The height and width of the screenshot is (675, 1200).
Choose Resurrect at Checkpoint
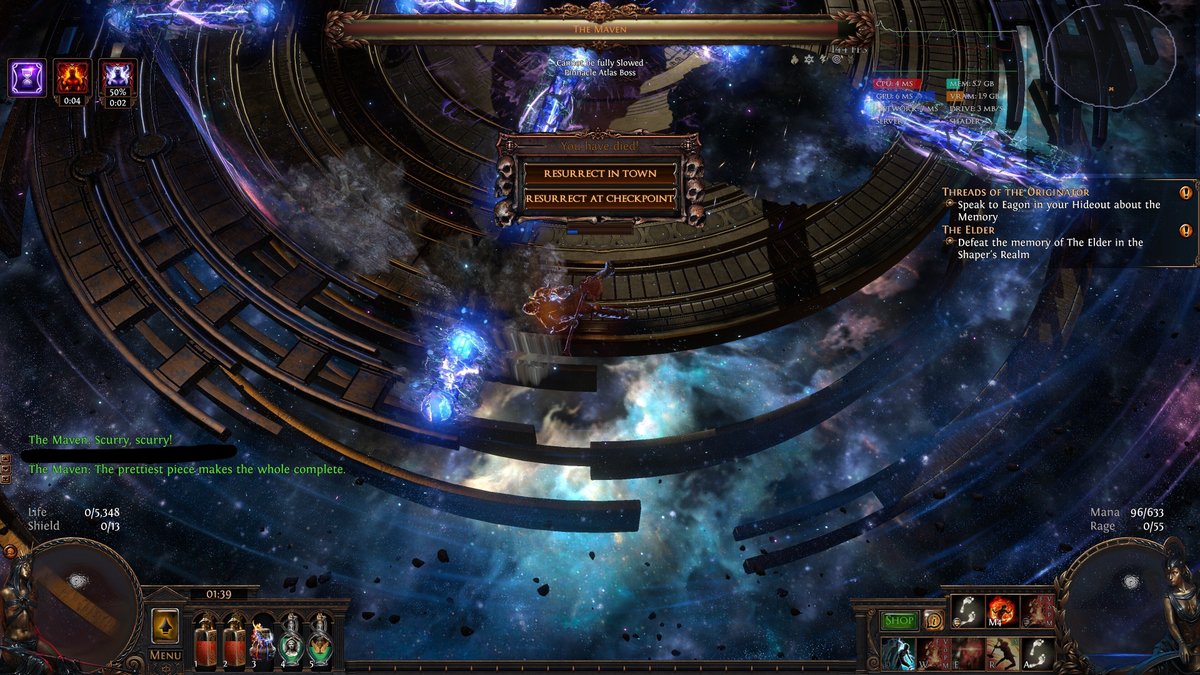click(x=600, y=199)
